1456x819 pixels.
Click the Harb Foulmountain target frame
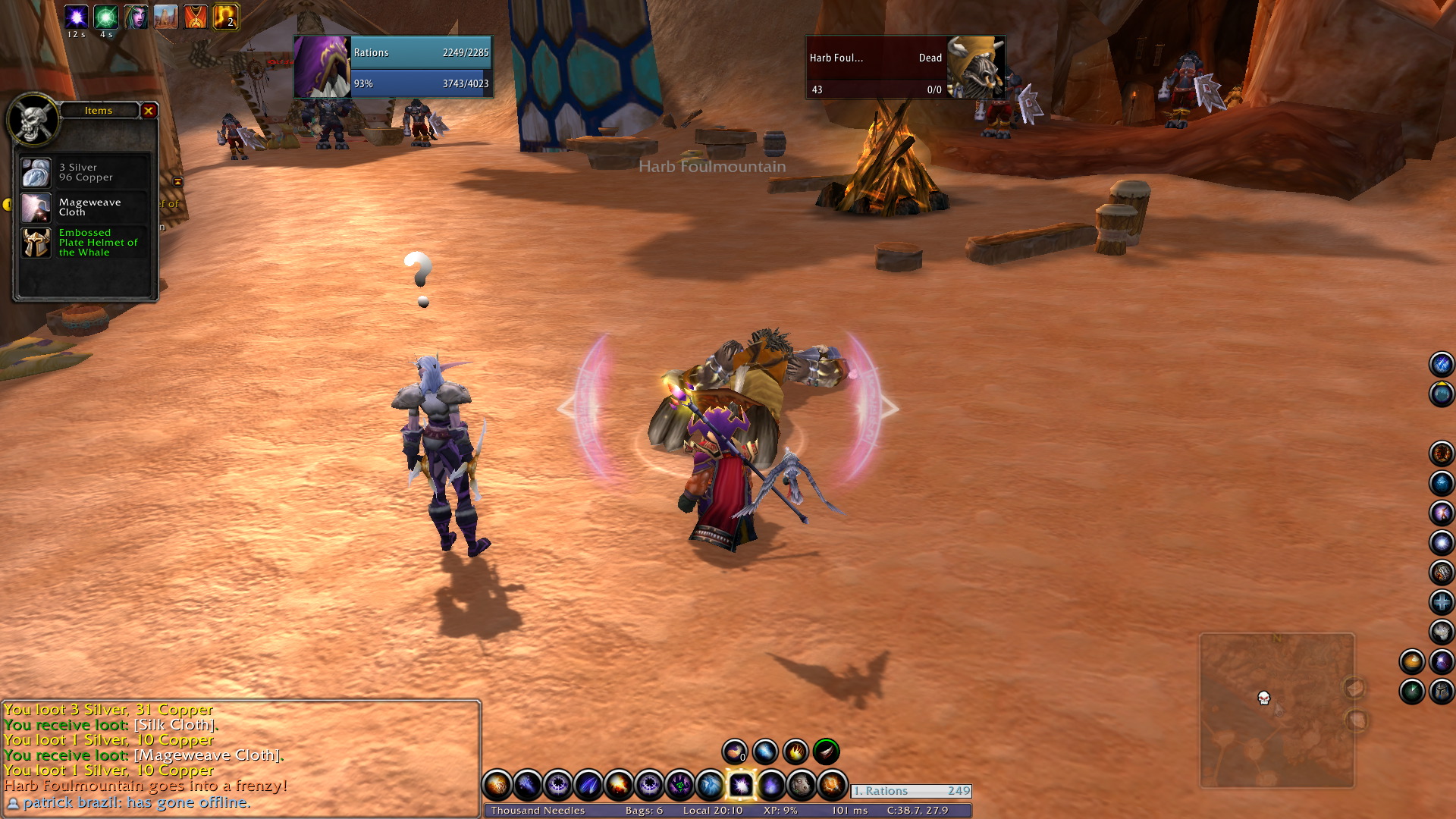click(905, 67)
